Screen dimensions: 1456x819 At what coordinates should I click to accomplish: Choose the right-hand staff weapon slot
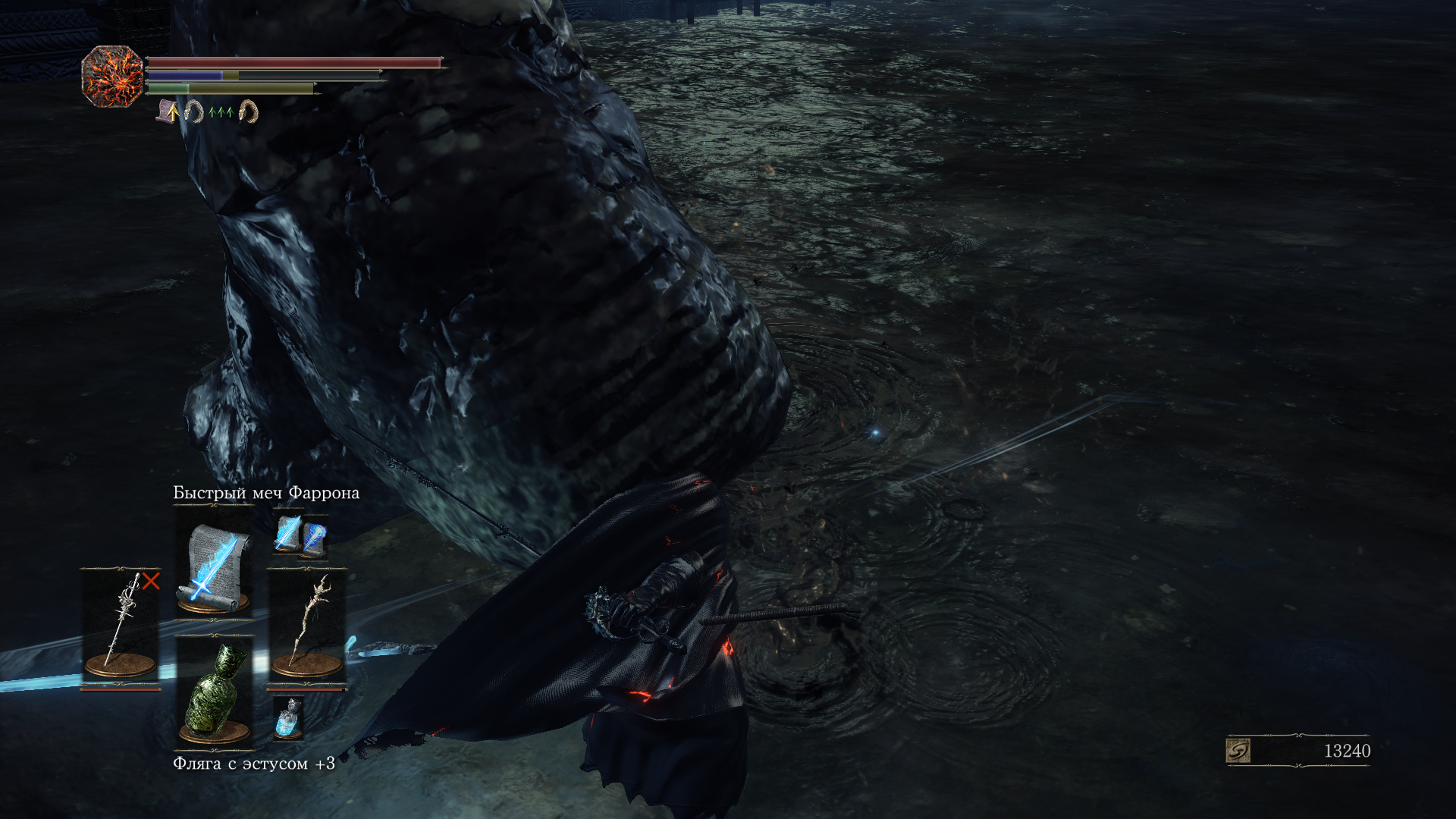(x=307, y=627)
